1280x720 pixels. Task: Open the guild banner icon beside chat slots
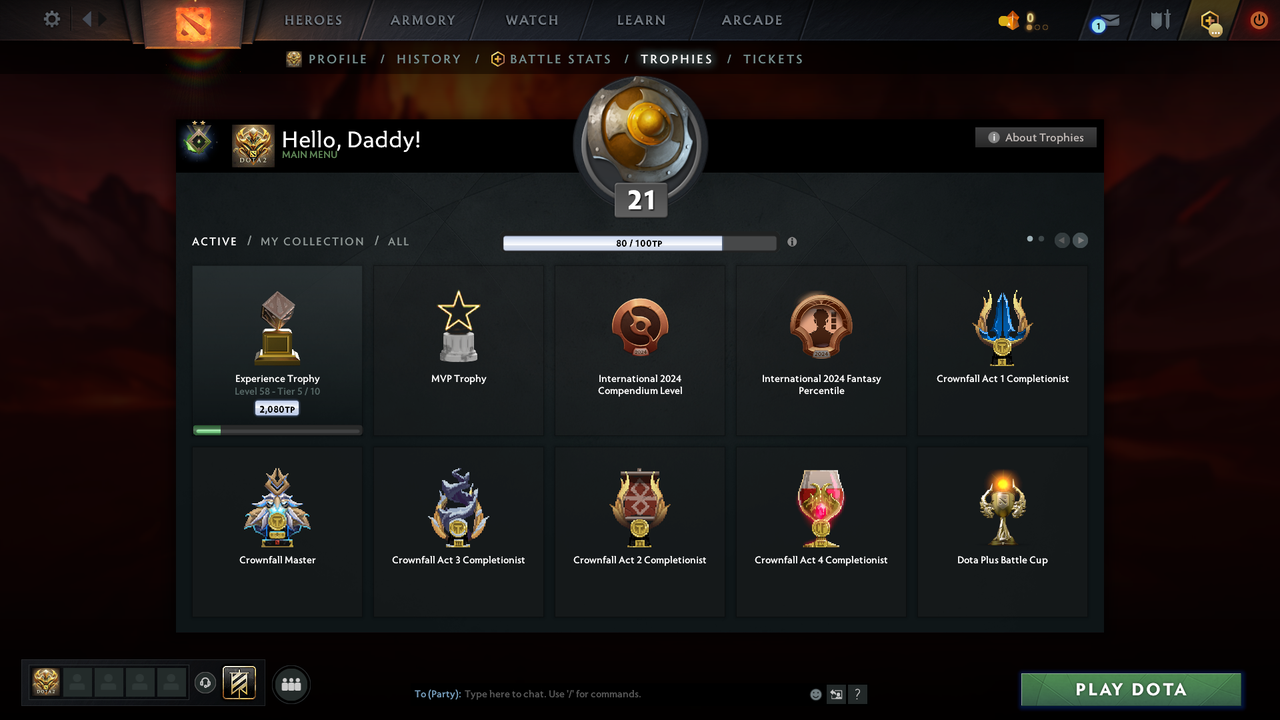pos(238,683)
